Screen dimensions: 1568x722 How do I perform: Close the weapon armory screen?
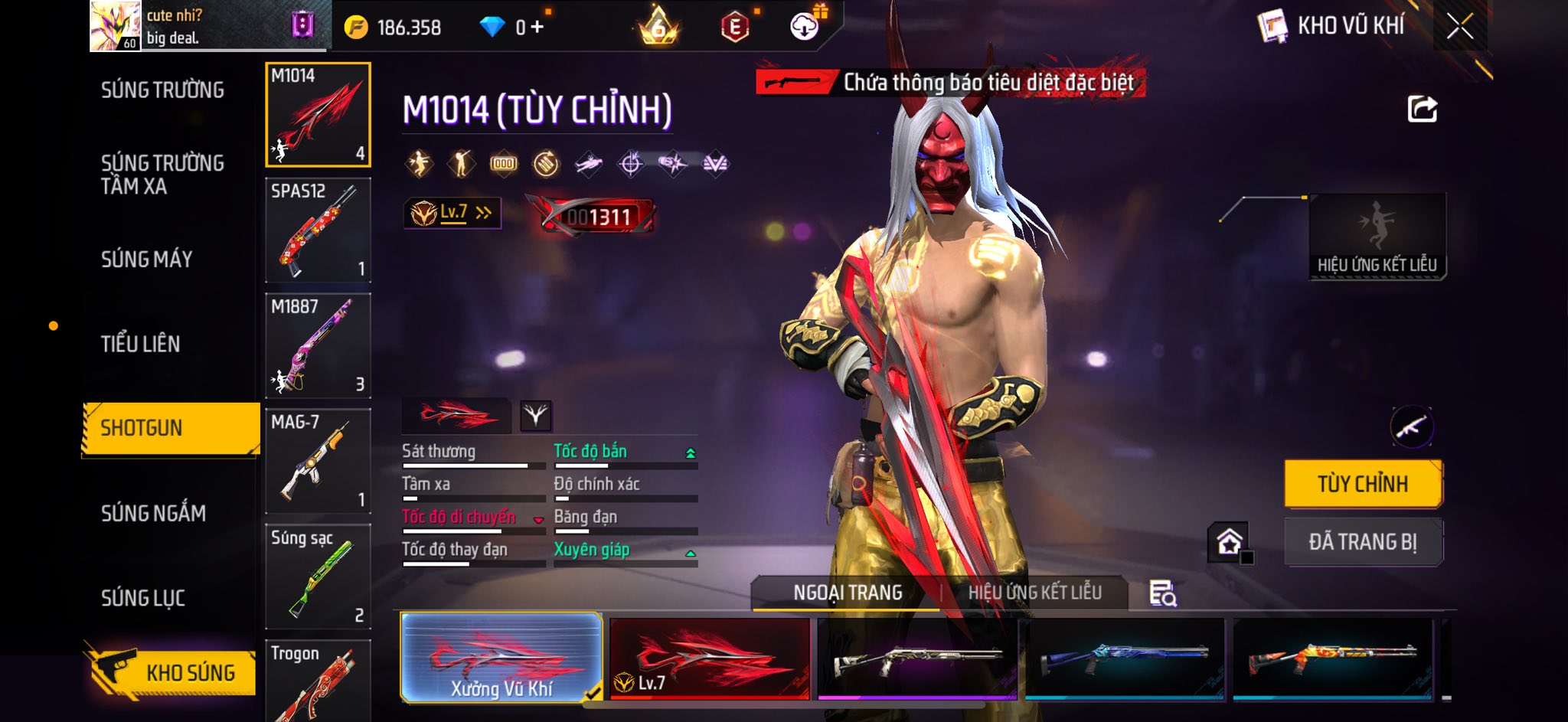click(1459, 27)
